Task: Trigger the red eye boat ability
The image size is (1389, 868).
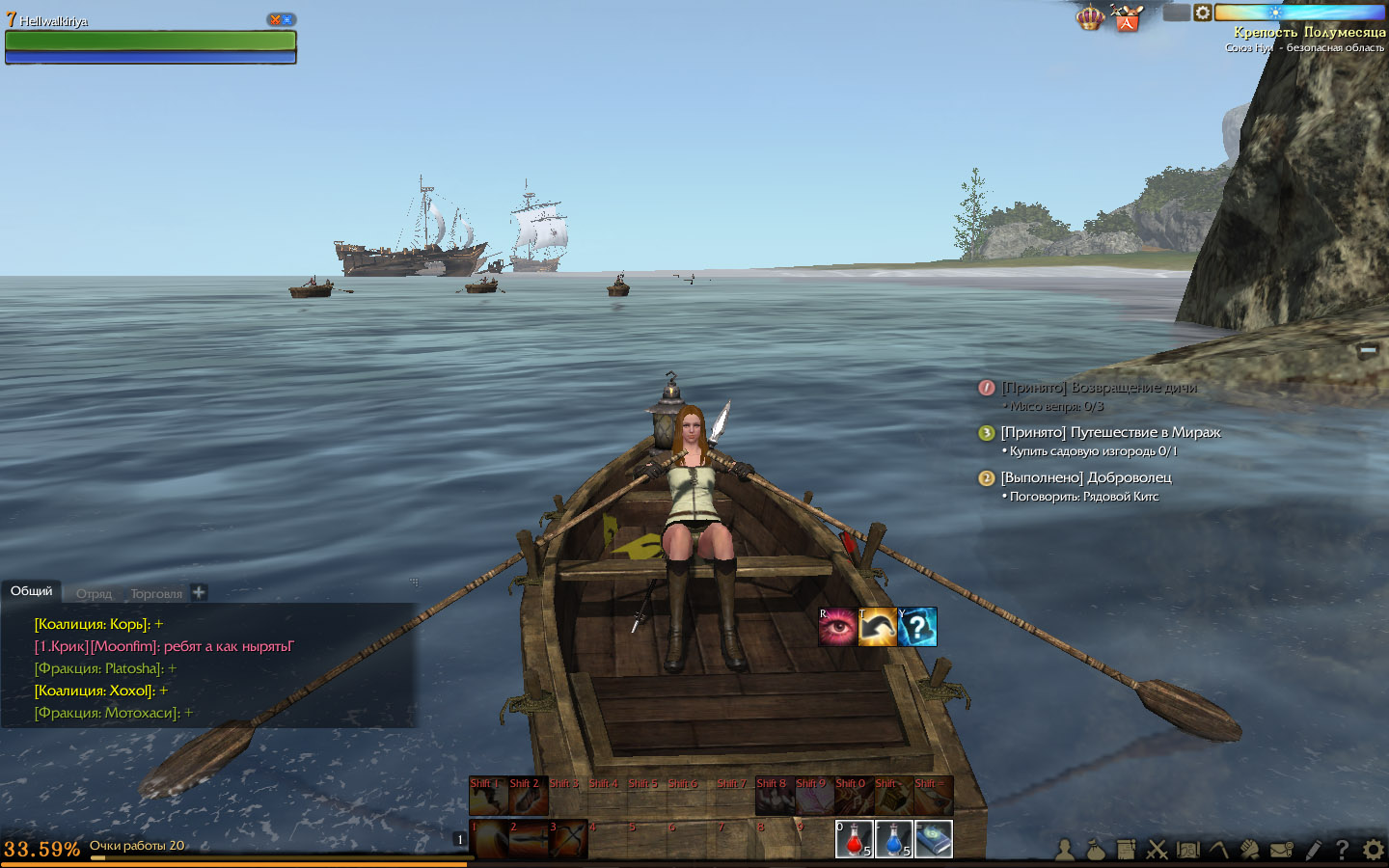Action: (x=837, y=627)
